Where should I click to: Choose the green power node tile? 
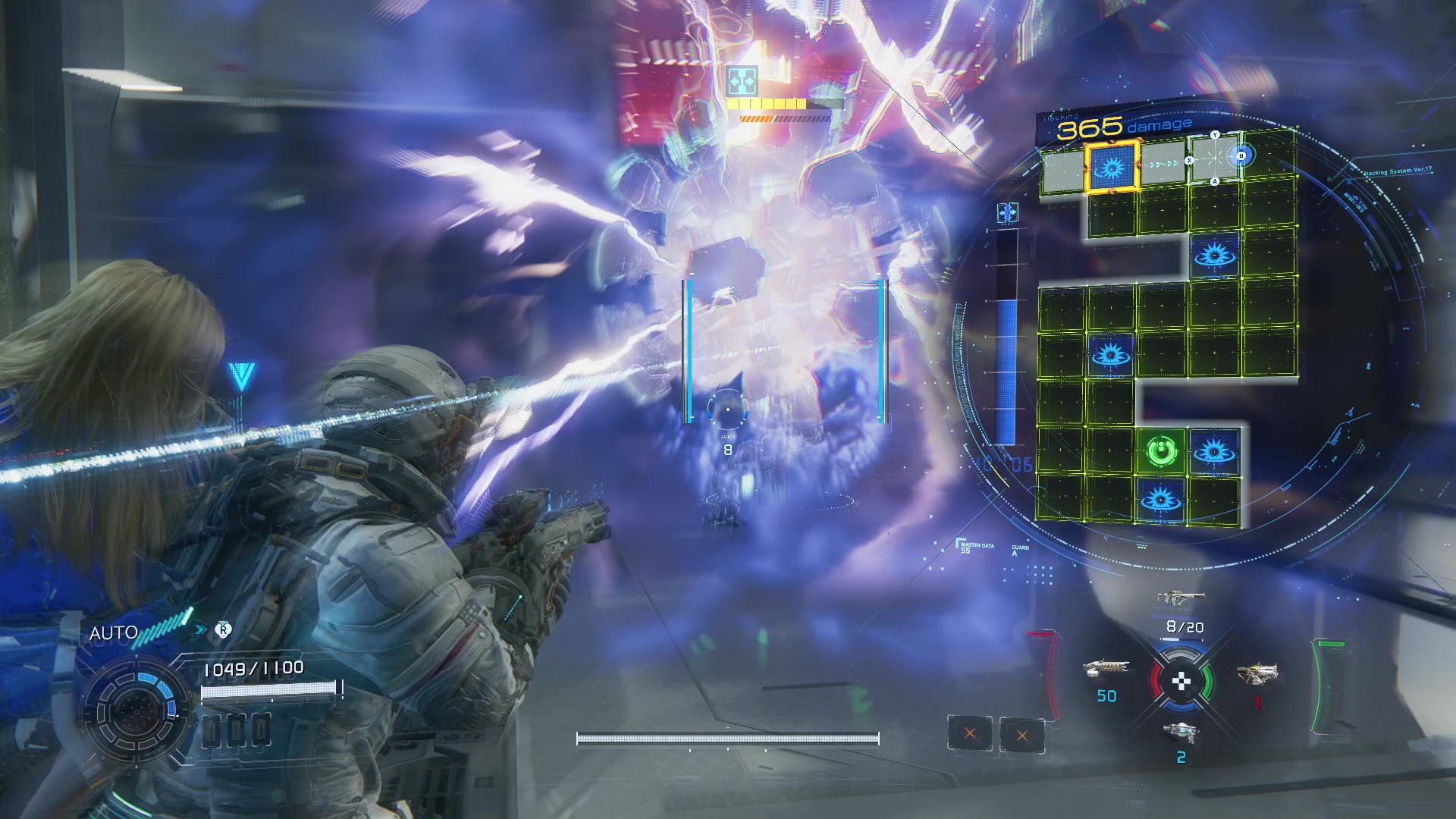point(1161,452)
